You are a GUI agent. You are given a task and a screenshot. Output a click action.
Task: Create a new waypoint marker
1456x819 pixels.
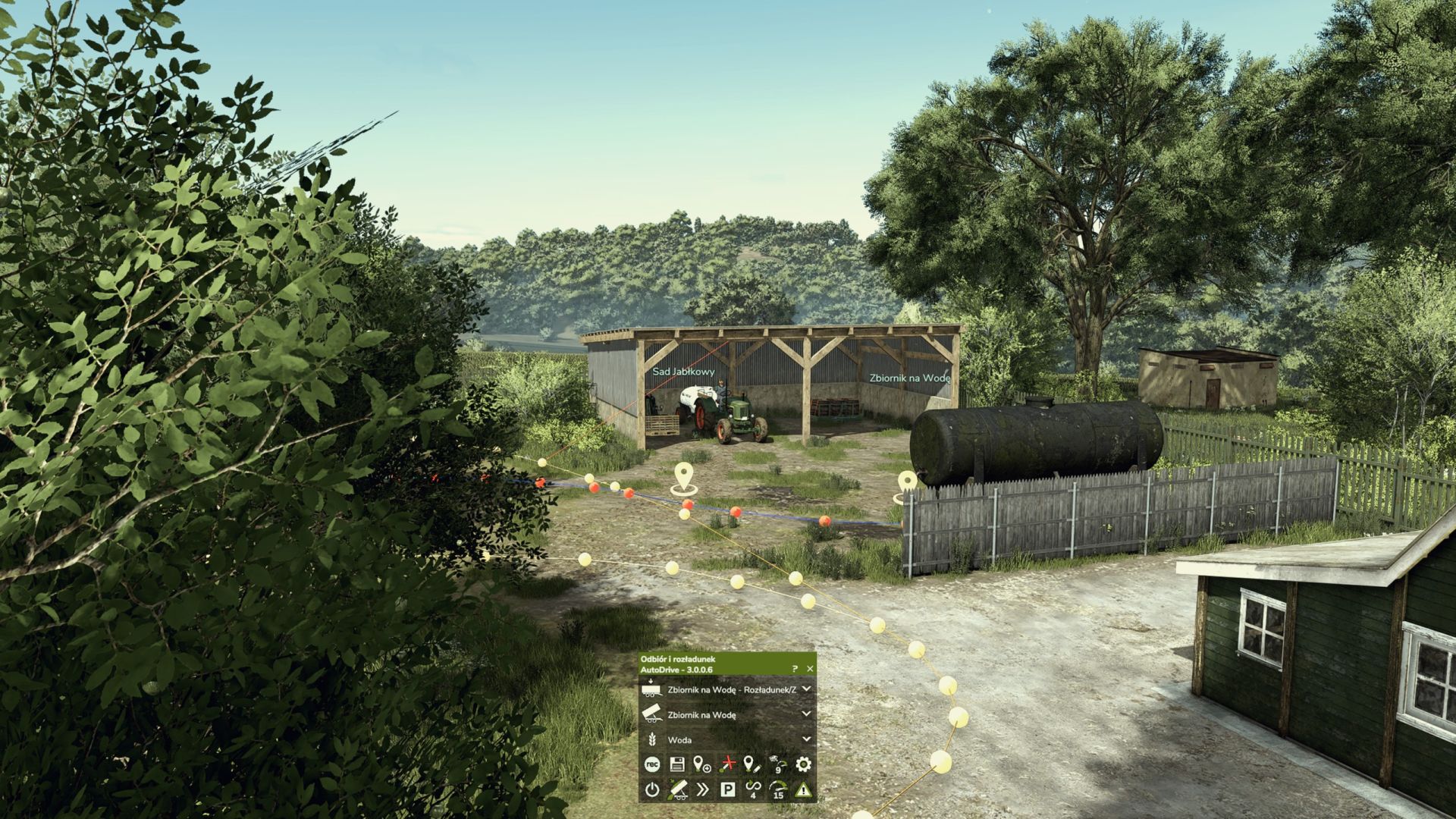(701, 764)
